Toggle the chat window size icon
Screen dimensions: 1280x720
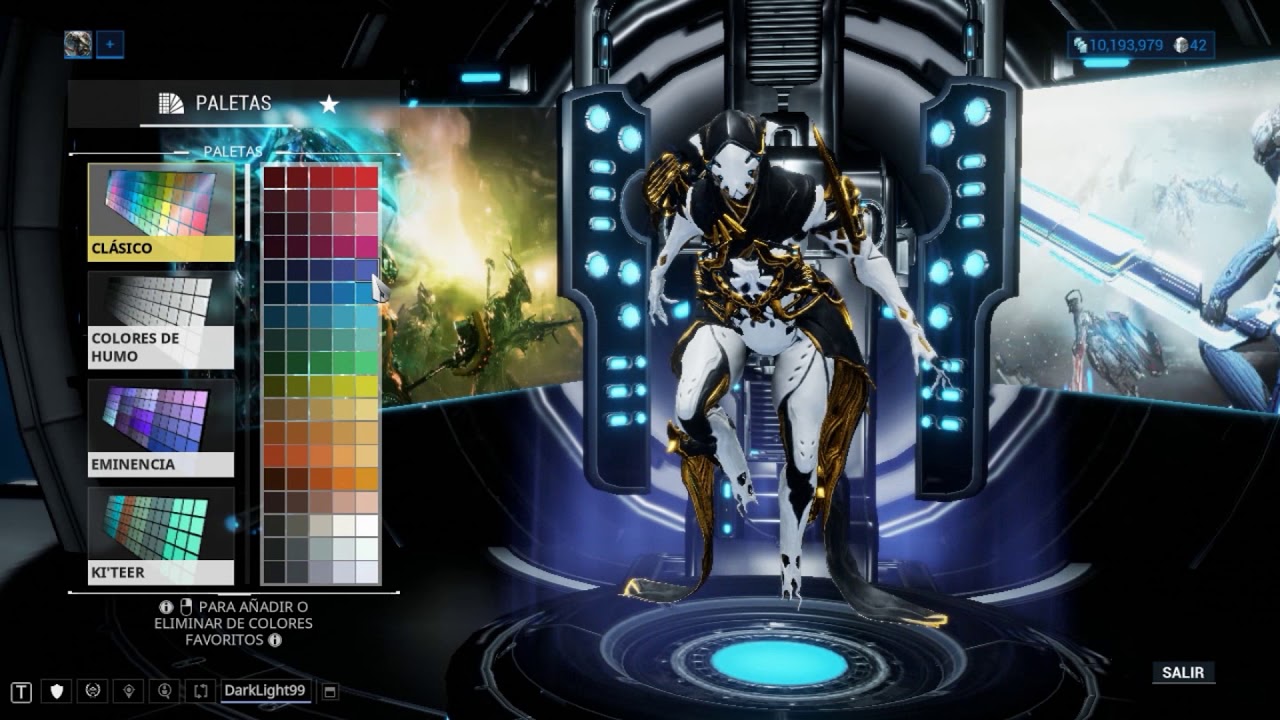pos(331,691)
